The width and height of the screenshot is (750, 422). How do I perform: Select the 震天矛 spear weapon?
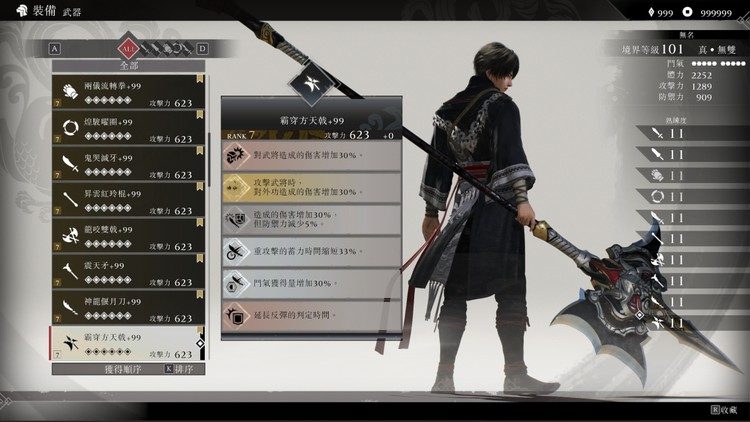coord(128,274)
